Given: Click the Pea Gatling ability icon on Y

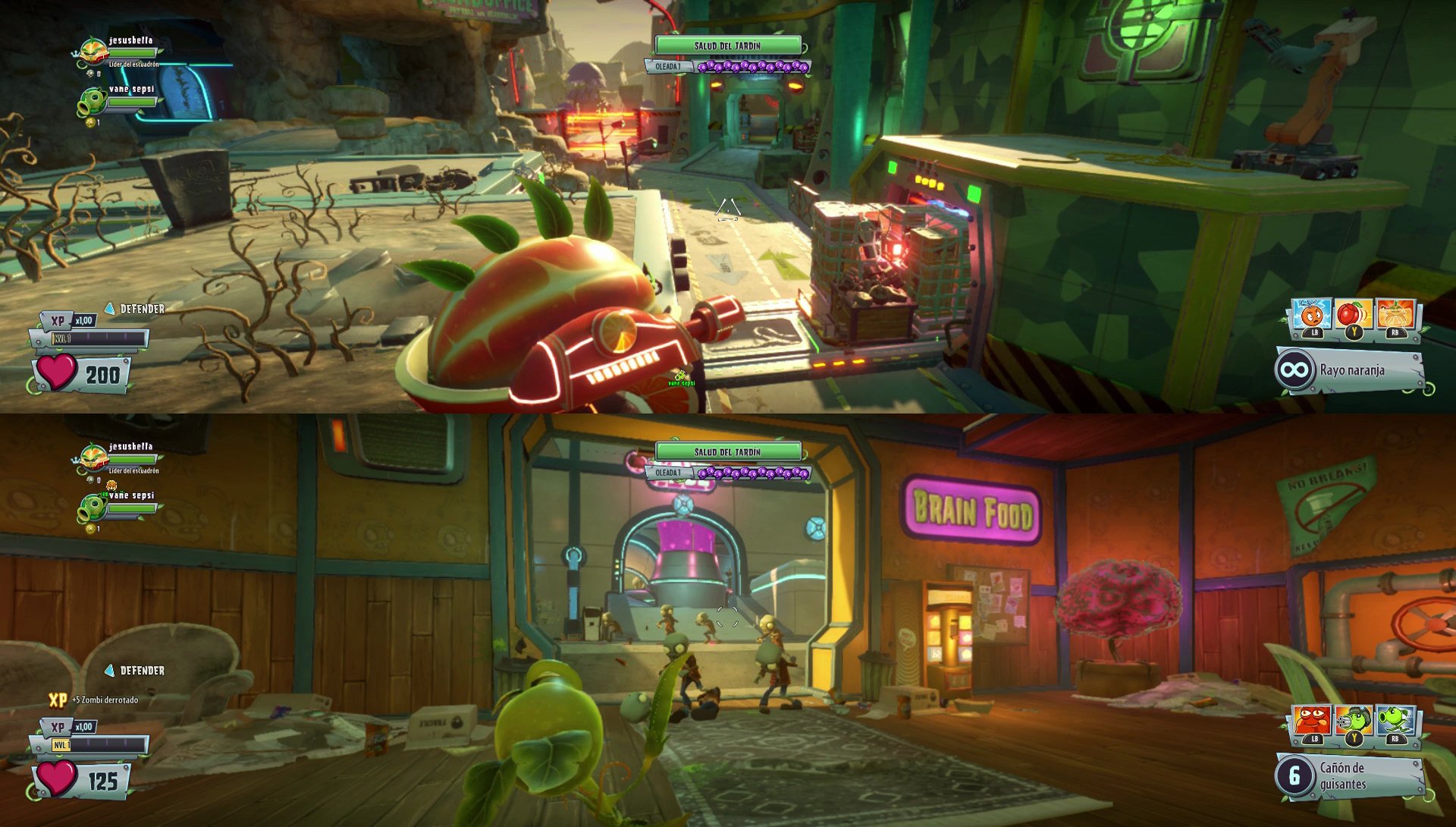Looking at the screenshot, I should click(1353, 719).
